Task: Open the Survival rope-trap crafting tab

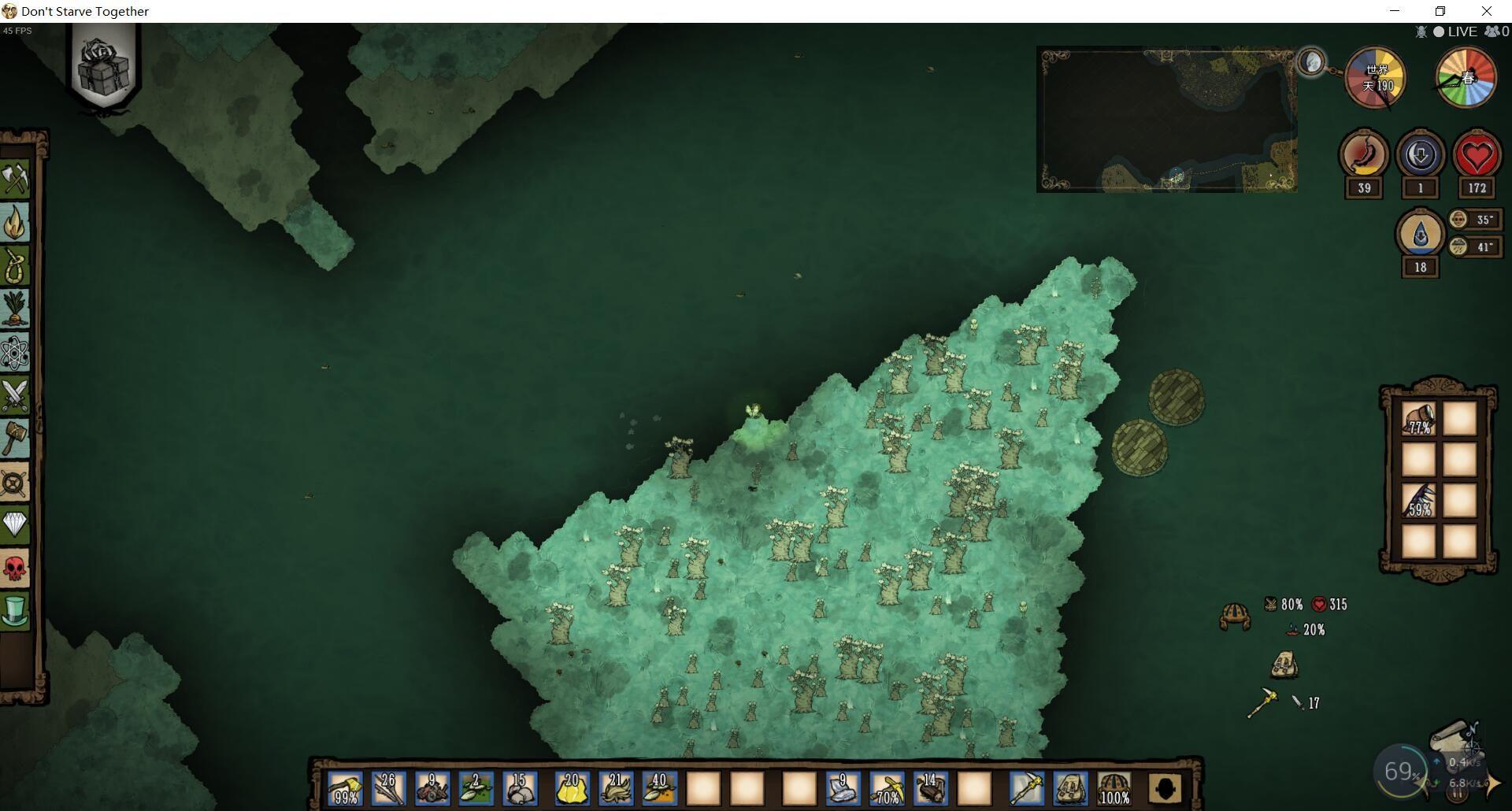Action: (x=16, y=266)
